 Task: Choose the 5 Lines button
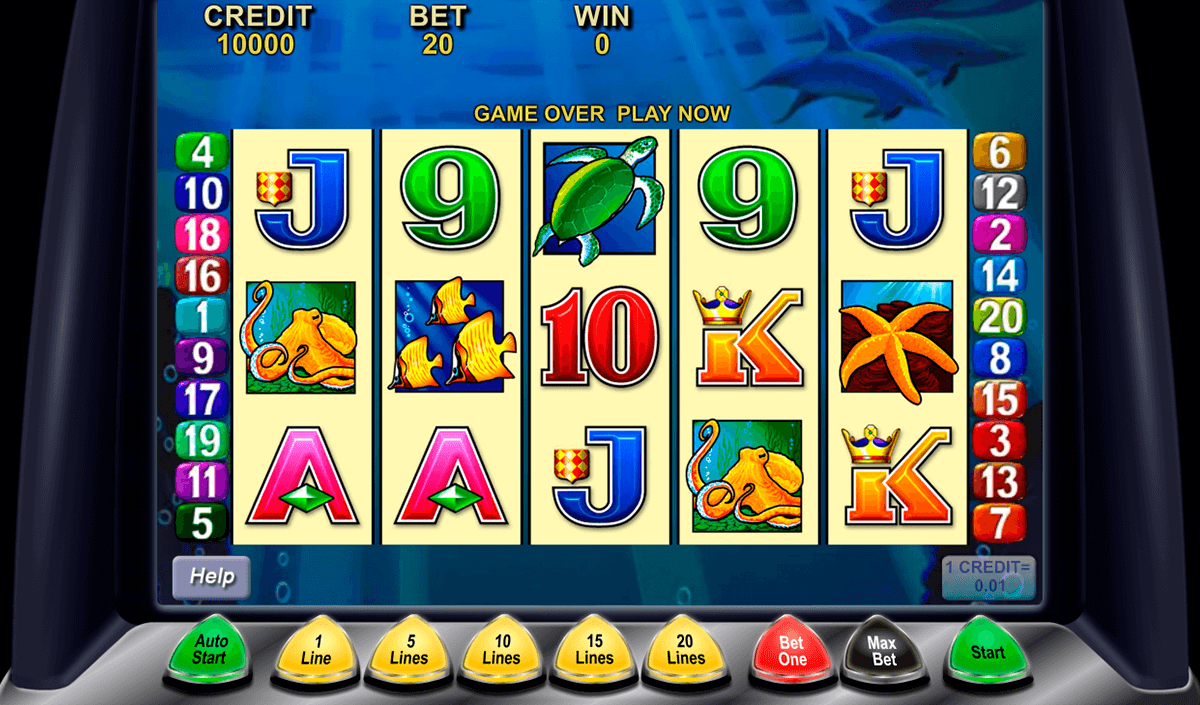(408, 651)
